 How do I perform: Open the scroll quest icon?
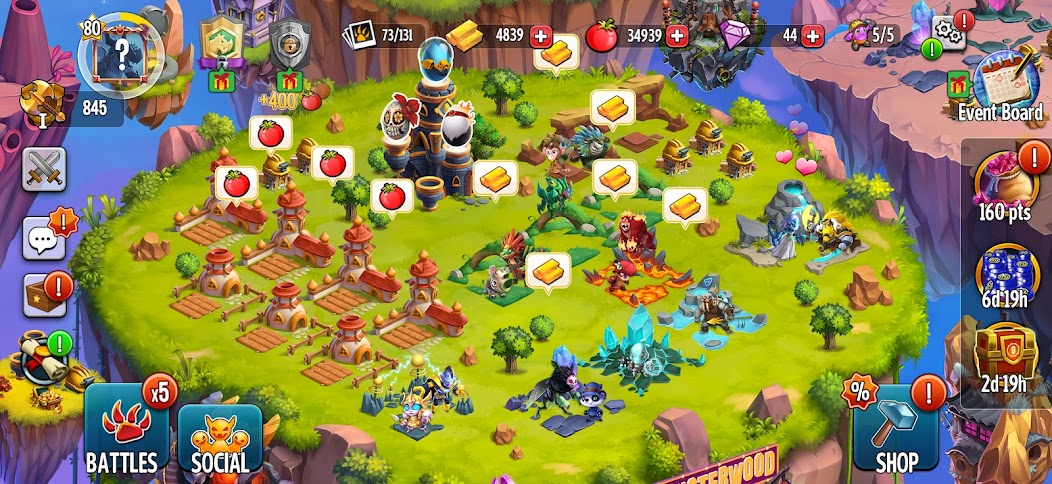[46, 360]
